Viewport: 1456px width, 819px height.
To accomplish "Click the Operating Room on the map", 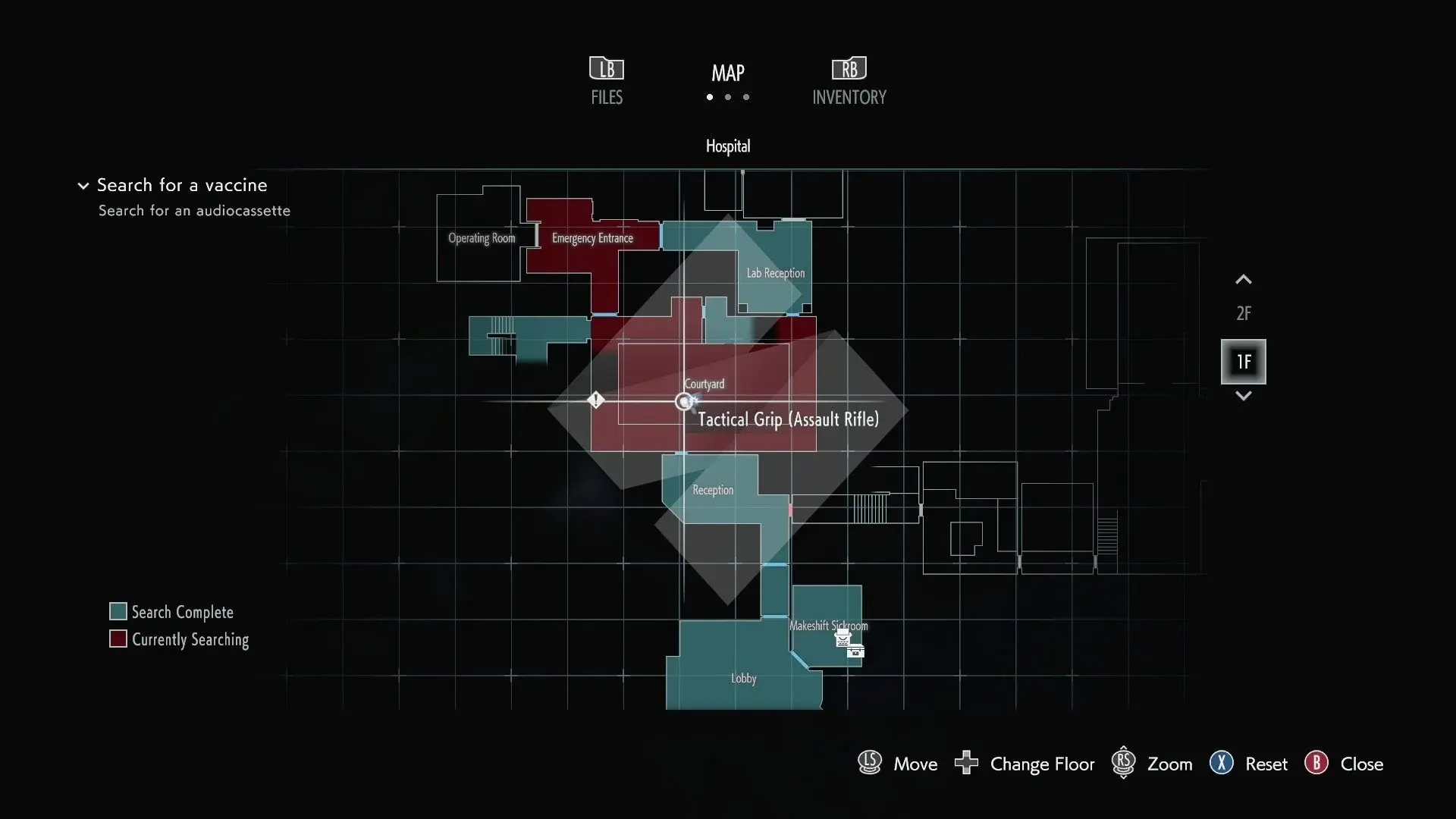I will click(481, 238).
